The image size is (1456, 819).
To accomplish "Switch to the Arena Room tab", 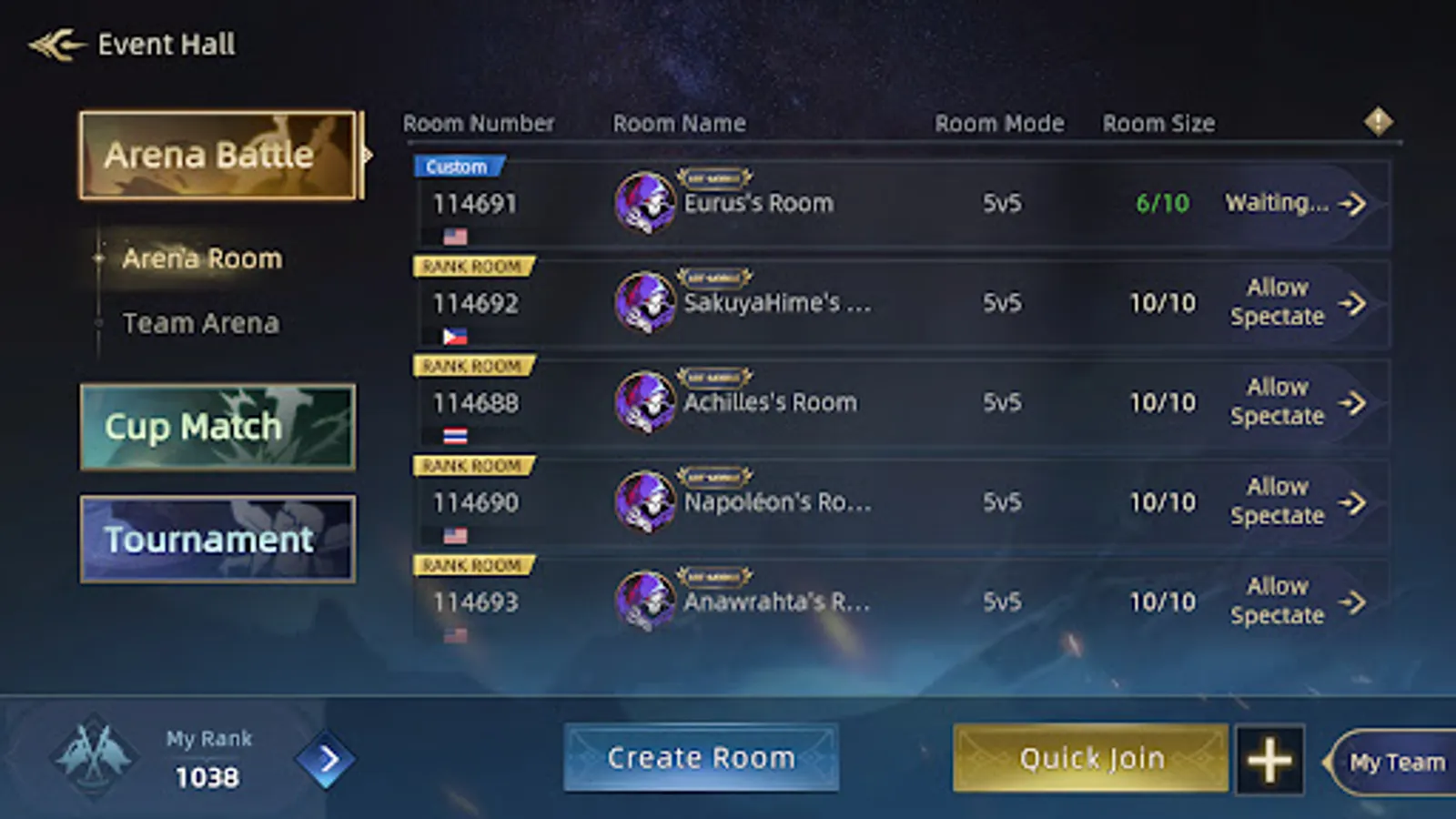I will point(201,258).
